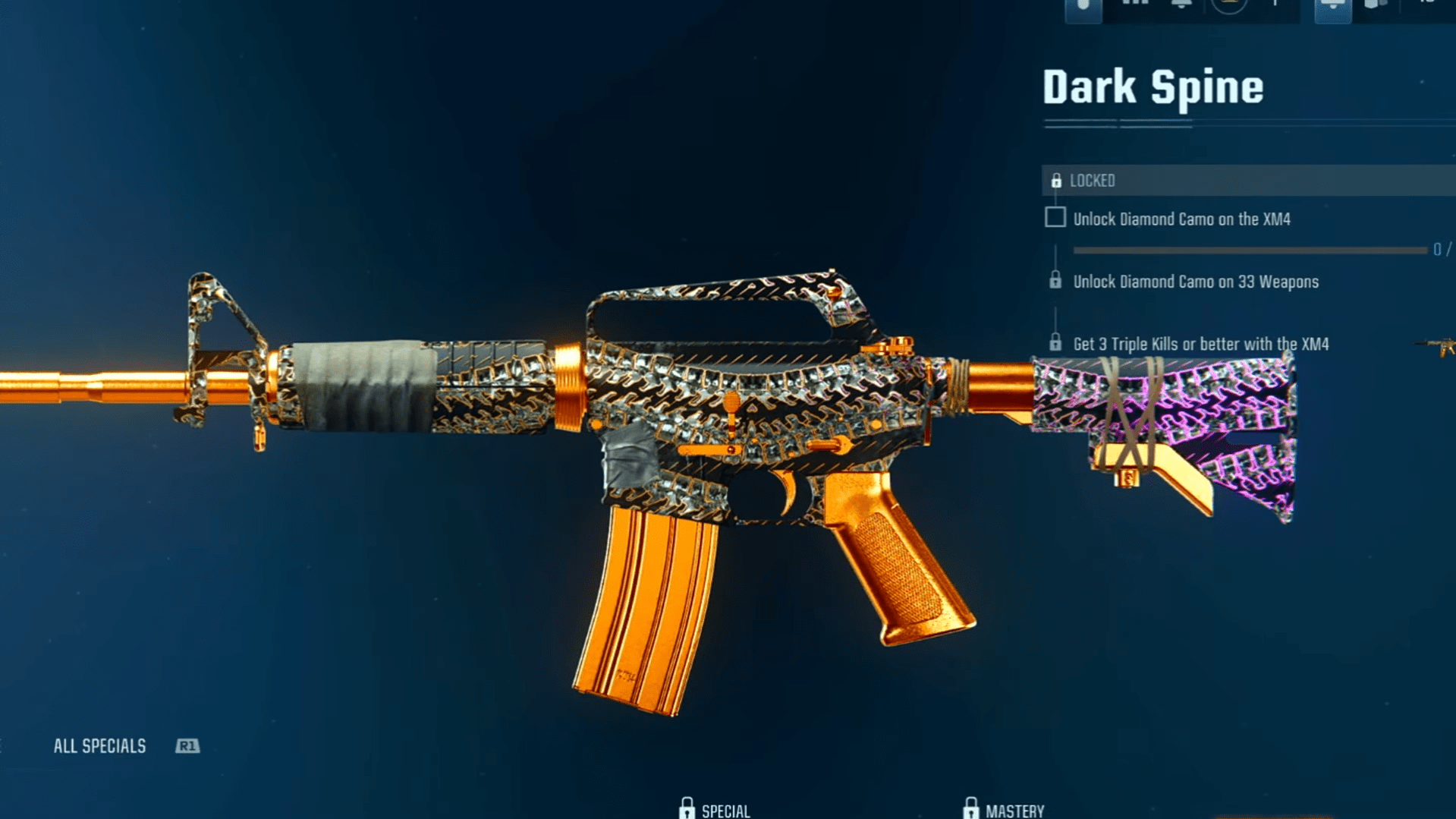Show All Specials camo list

(x=99, y=746)
